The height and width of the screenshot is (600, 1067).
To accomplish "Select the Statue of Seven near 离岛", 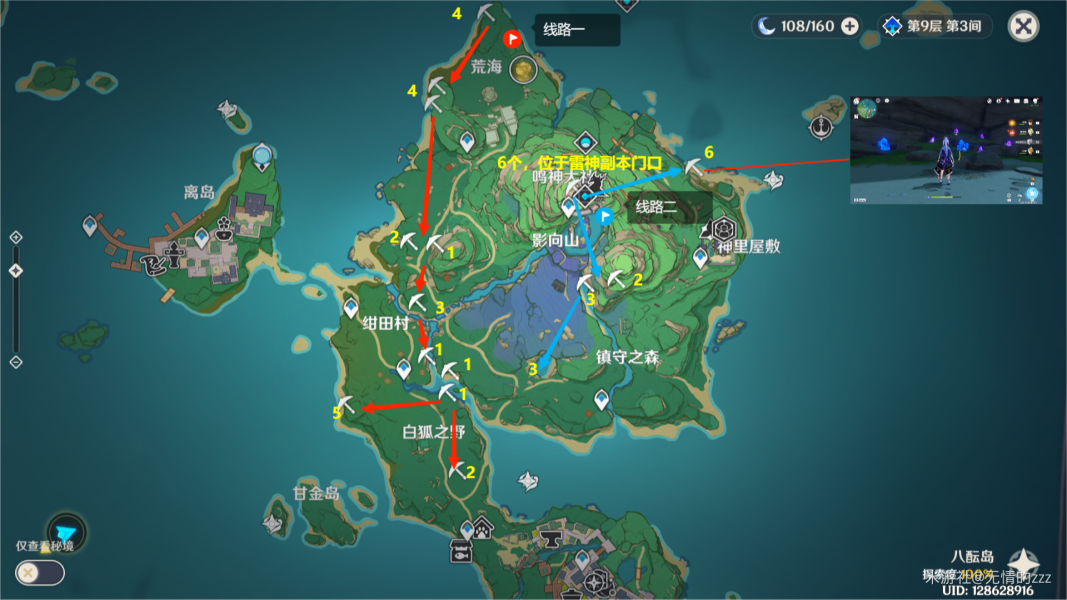I will 262,155.
